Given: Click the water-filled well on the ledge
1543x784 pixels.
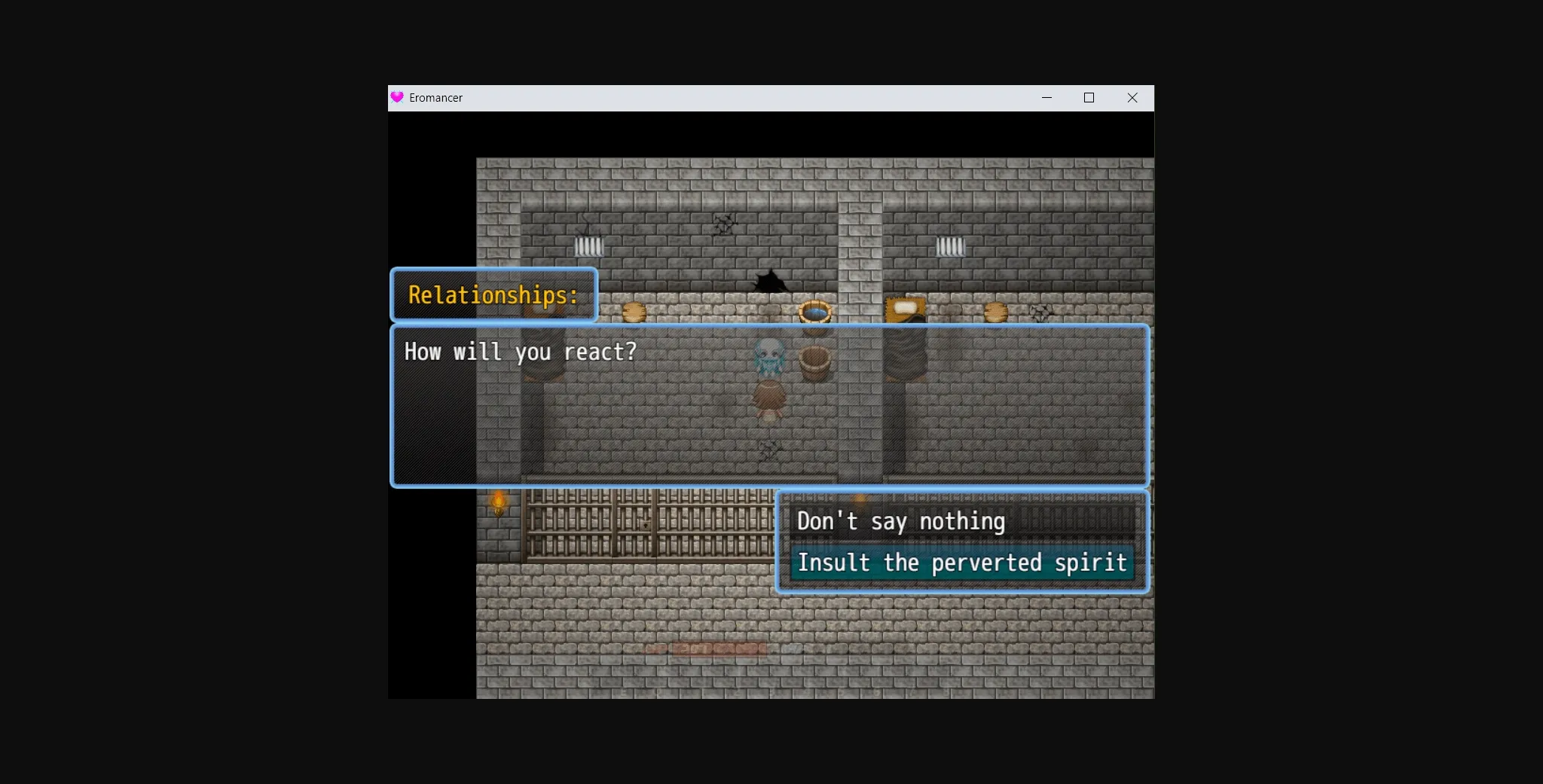Looking at the screenshot, I should click(814, 311).
